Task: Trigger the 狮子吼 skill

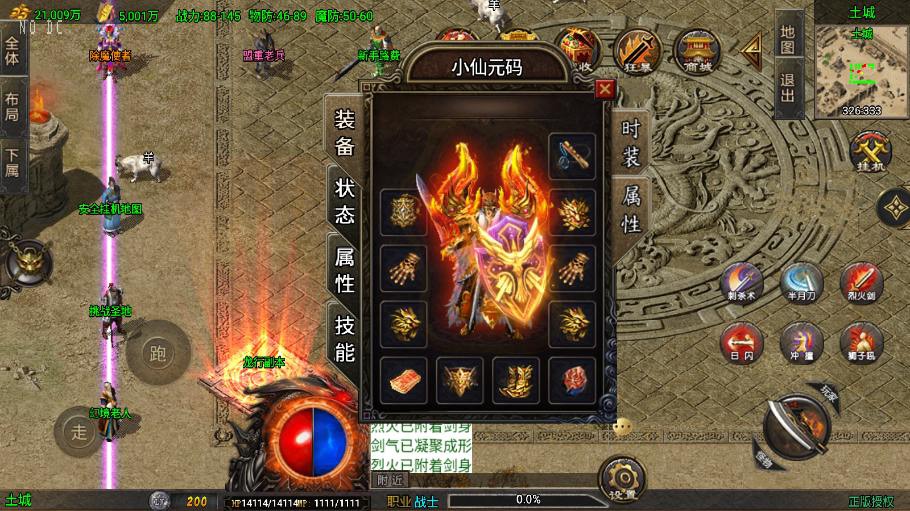Action: (x=860, y=342)
